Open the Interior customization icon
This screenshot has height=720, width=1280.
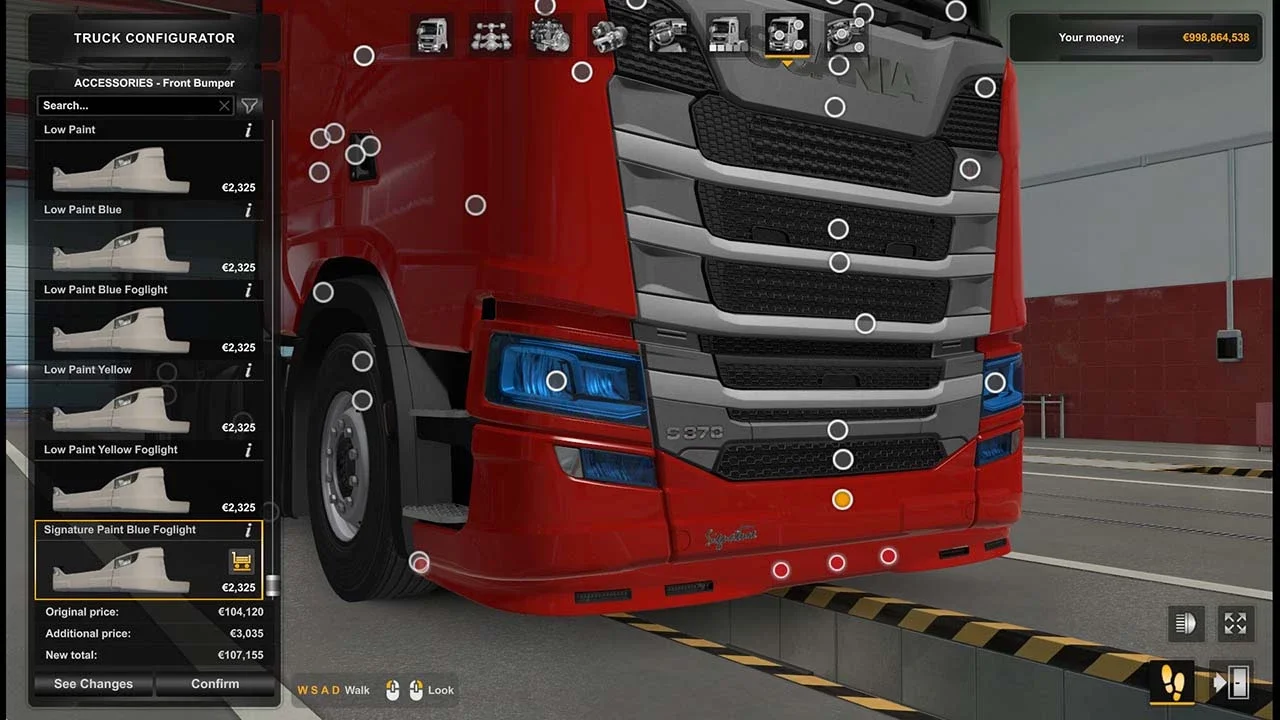(x=667, y=36)
